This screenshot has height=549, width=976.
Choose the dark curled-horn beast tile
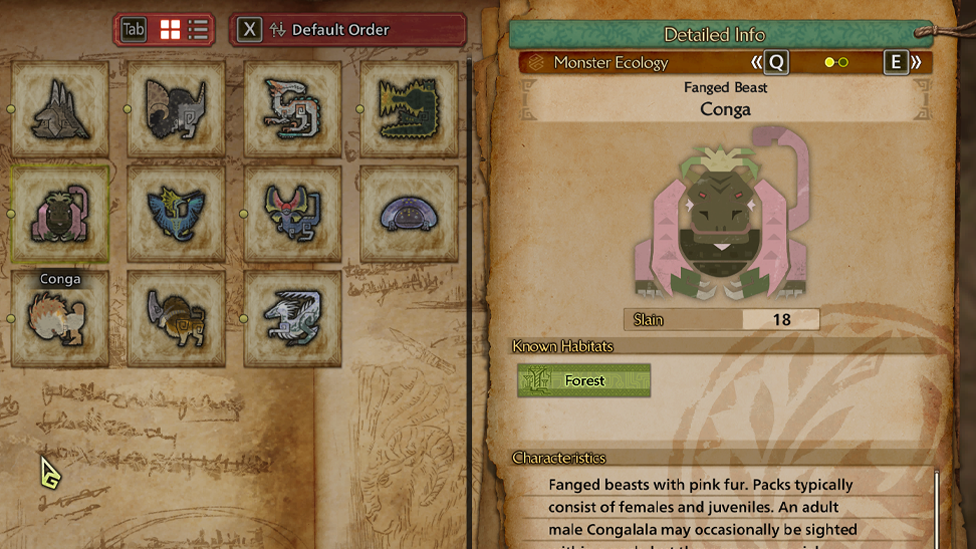point(176,109)
